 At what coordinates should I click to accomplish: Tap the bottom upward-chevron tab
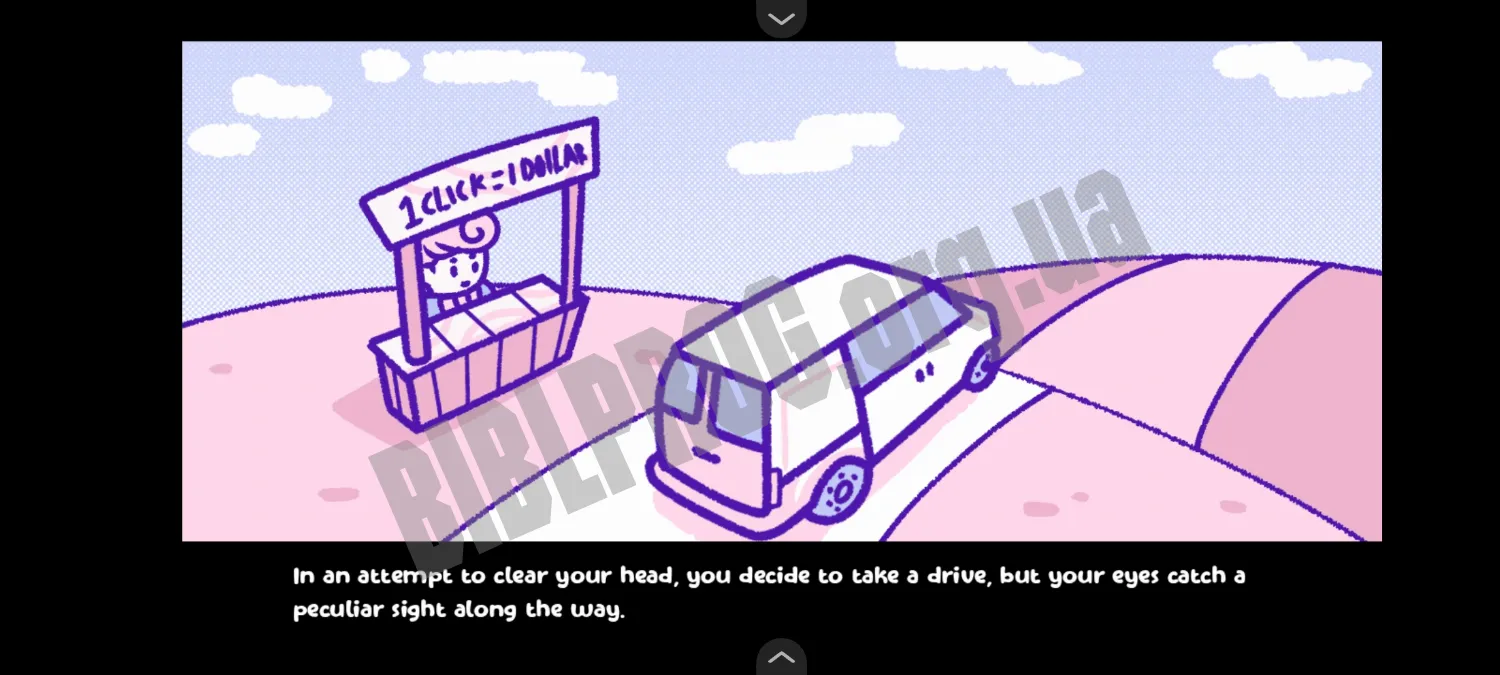pos(781,657)
